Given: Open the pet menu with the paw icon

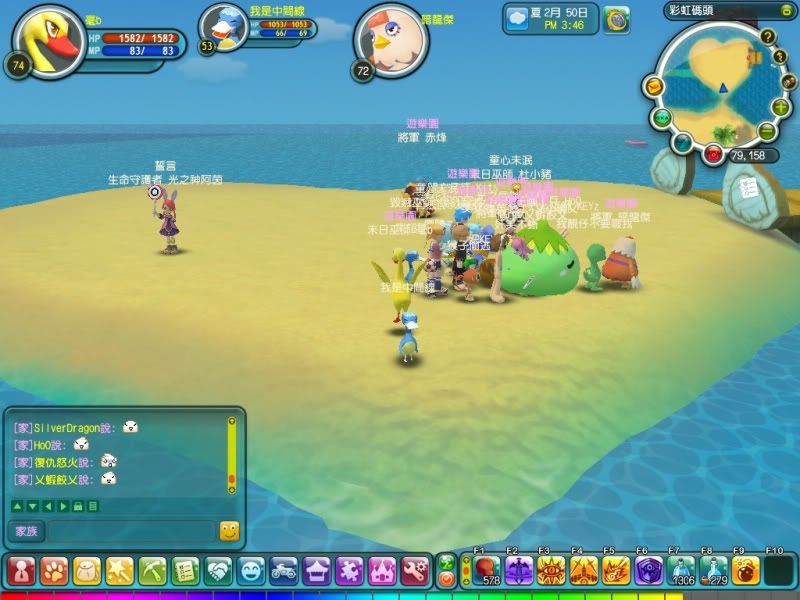Looking at the screenshot, I should 53,571.
